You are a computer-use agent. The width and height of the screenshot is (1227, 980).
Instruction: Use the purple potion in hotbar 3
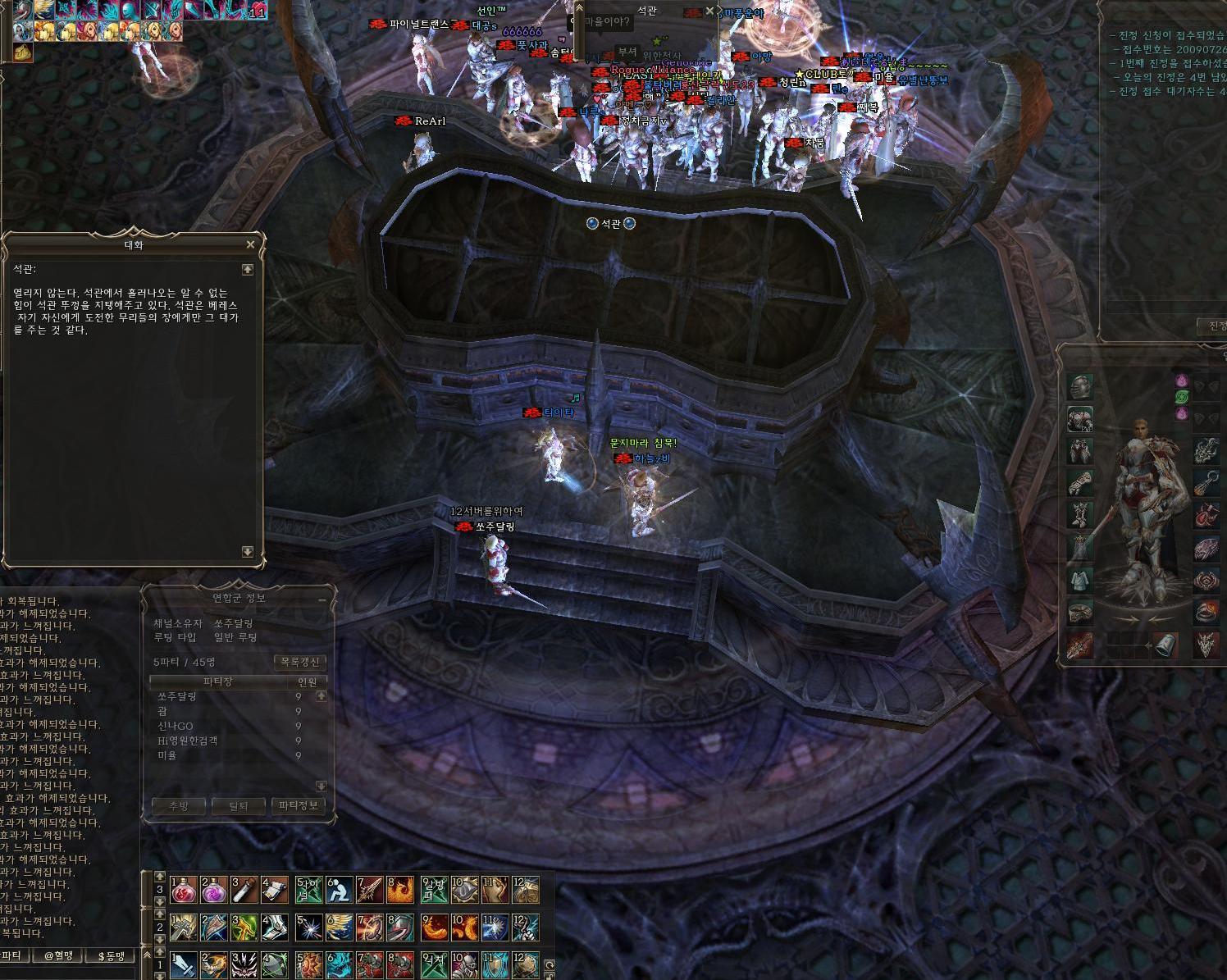pyautogui.click(x=213, y=890)
